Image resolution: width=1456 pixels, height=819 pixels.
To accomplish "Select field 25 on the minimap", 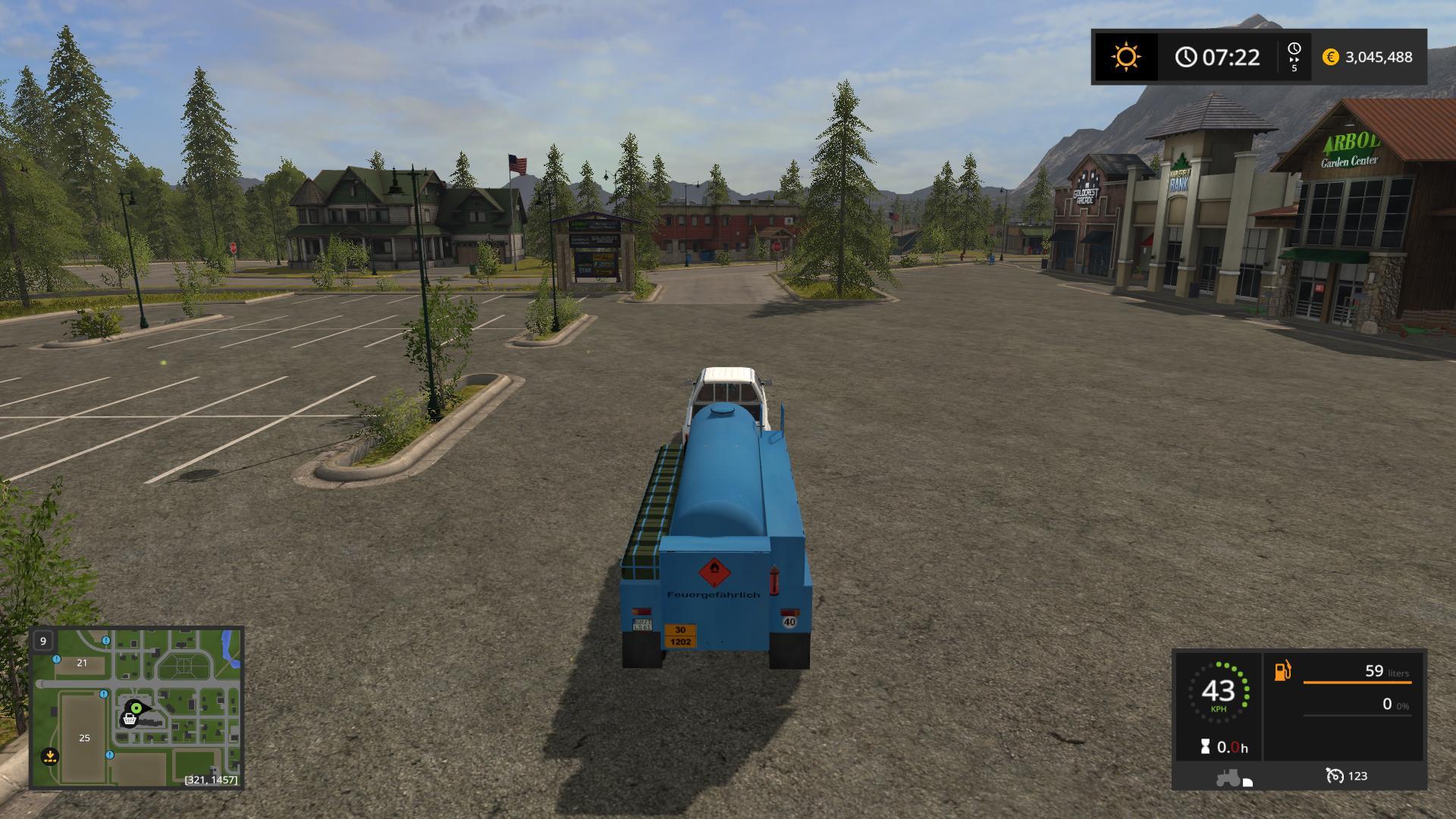I will click(x=84, y=738).
